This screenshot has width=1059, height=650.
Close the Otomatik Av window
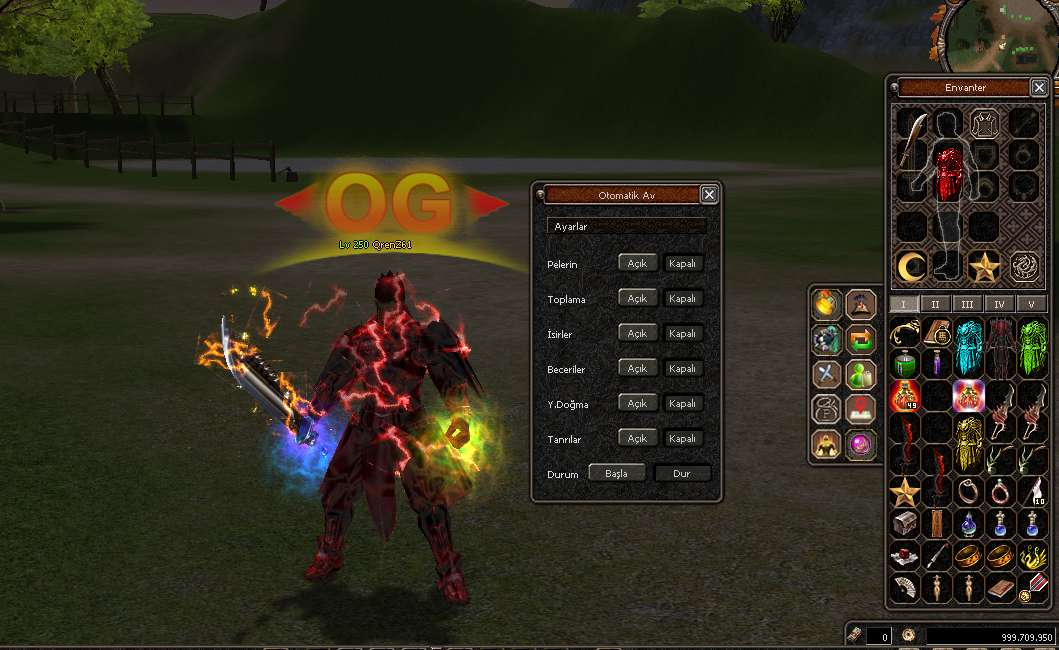coord(709,195)
